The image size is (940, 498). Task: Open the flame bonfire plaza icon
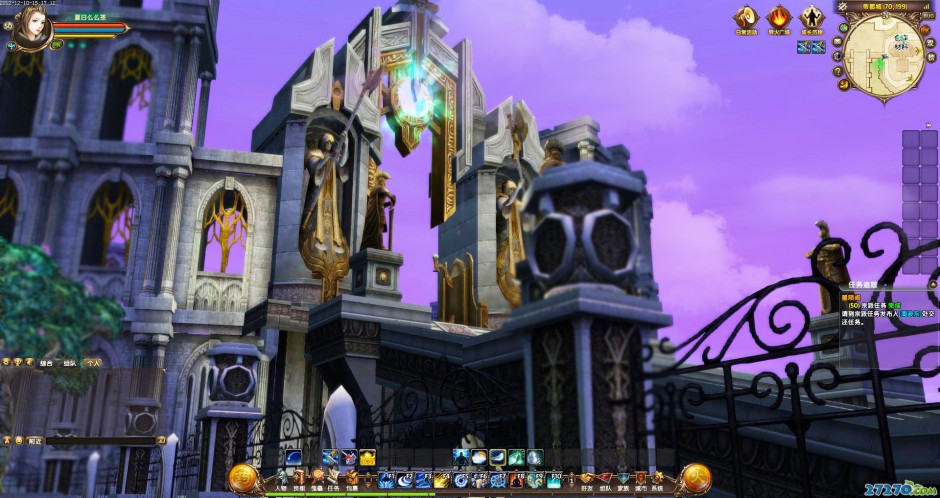click(779, 18)
